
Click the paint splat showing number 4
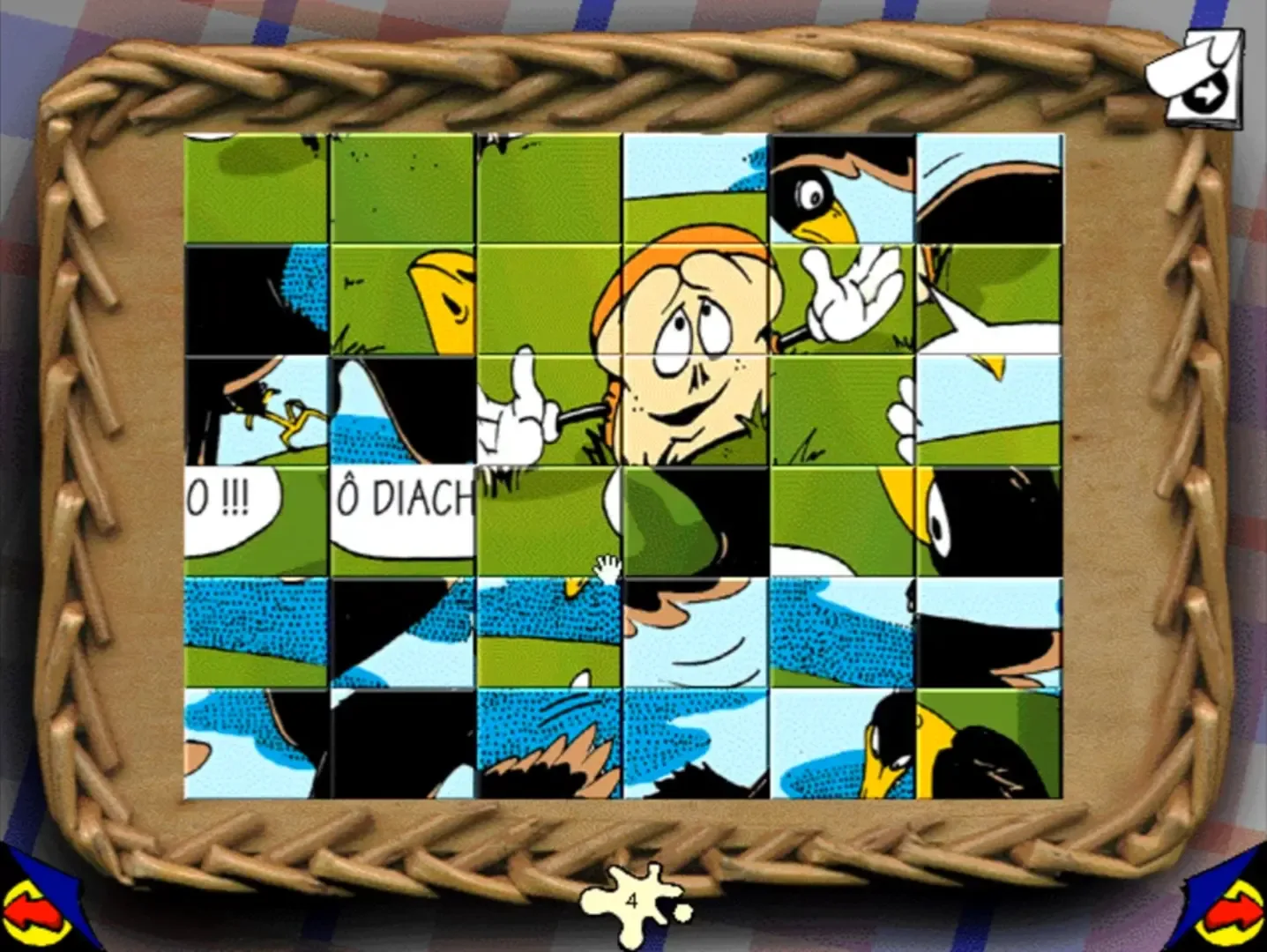point(631,901)
